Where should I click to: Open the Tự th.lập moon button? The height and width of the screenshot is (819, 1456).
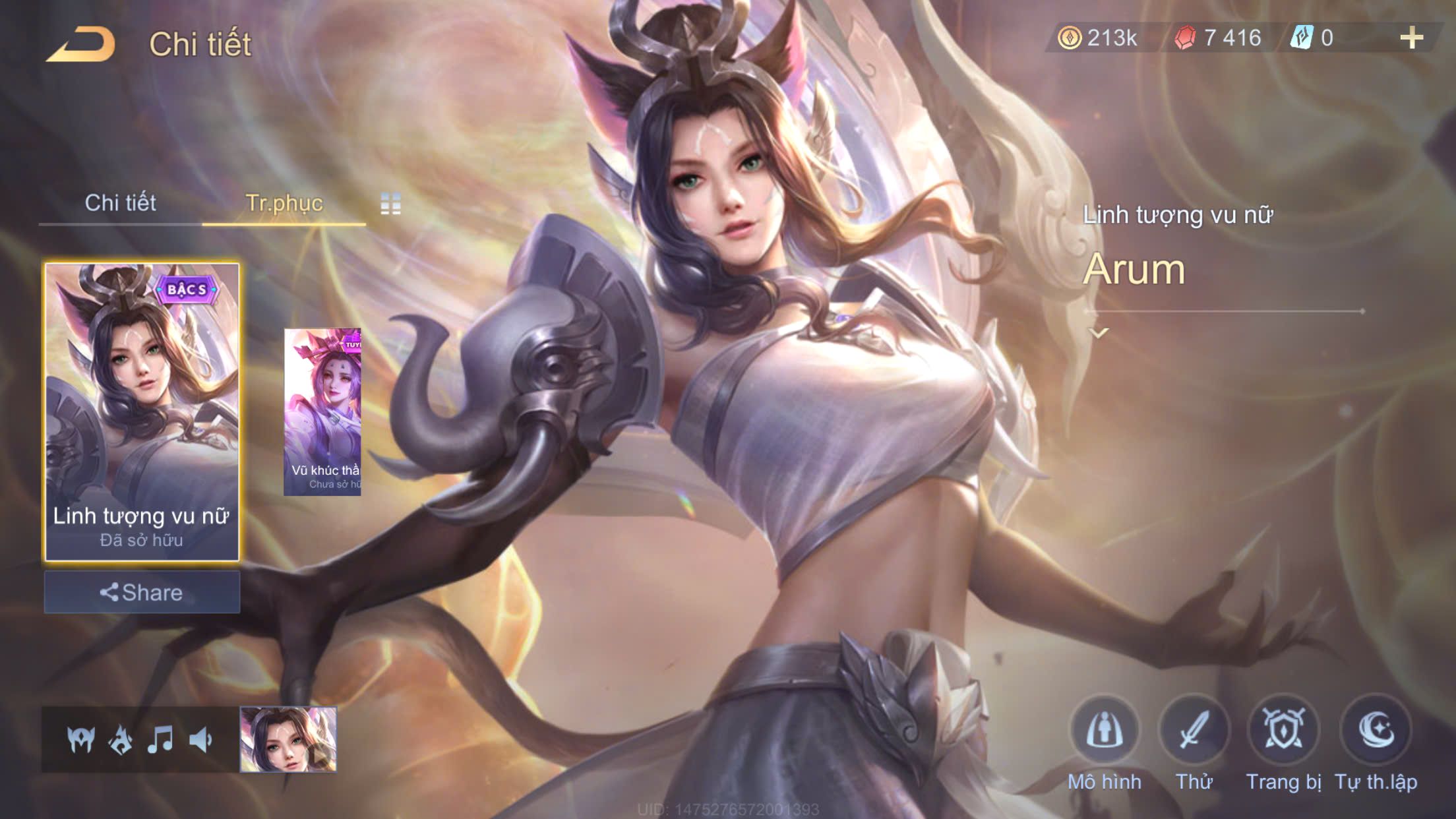coord(1376,731)
